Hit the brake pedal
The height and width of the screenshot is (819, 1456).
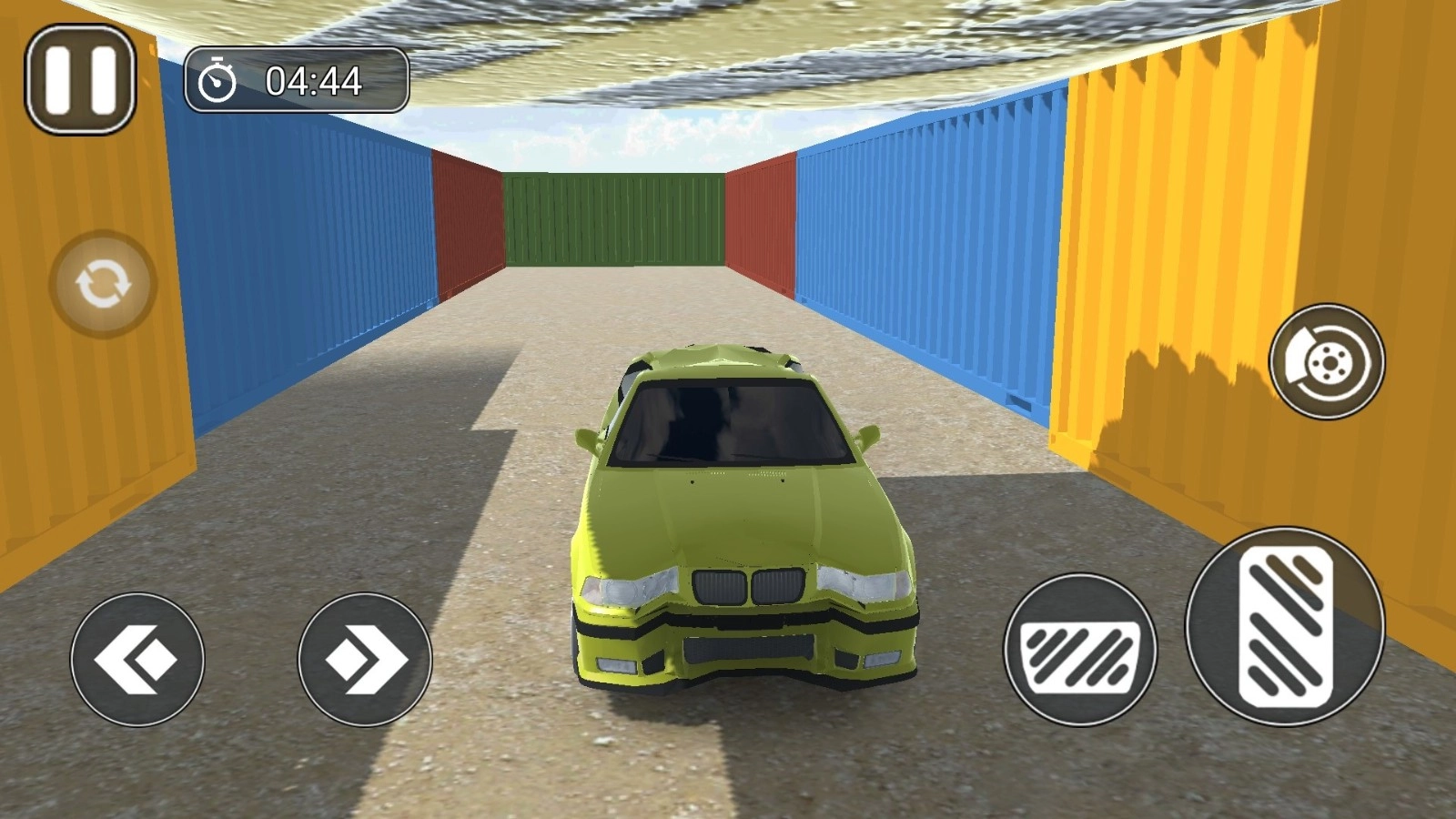pyautogui.click(x=1080, y=650)
